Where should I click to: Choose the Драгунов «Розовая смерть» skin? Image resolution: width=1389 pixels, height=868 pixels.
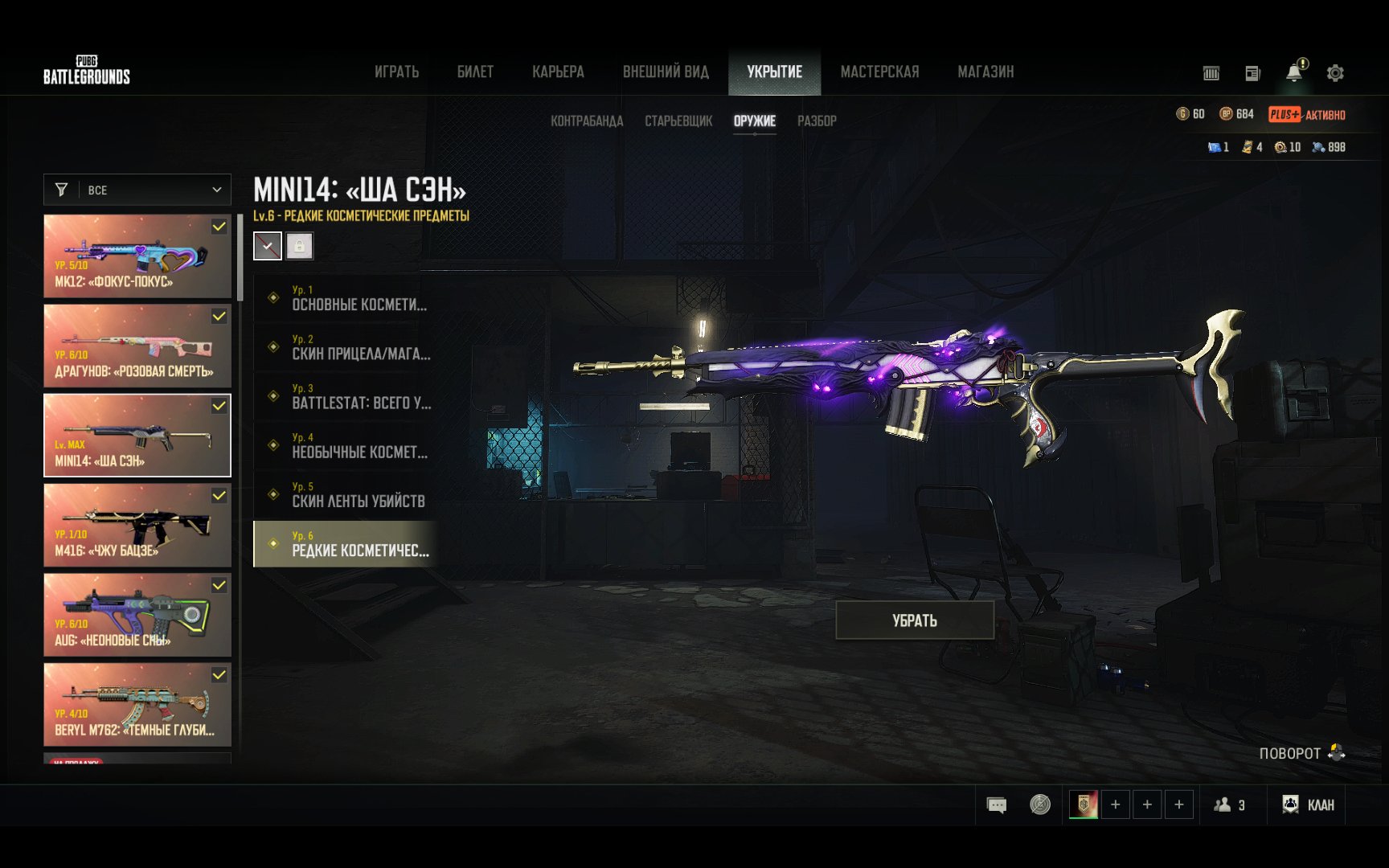pyautogui.click(x=137, y=346)
